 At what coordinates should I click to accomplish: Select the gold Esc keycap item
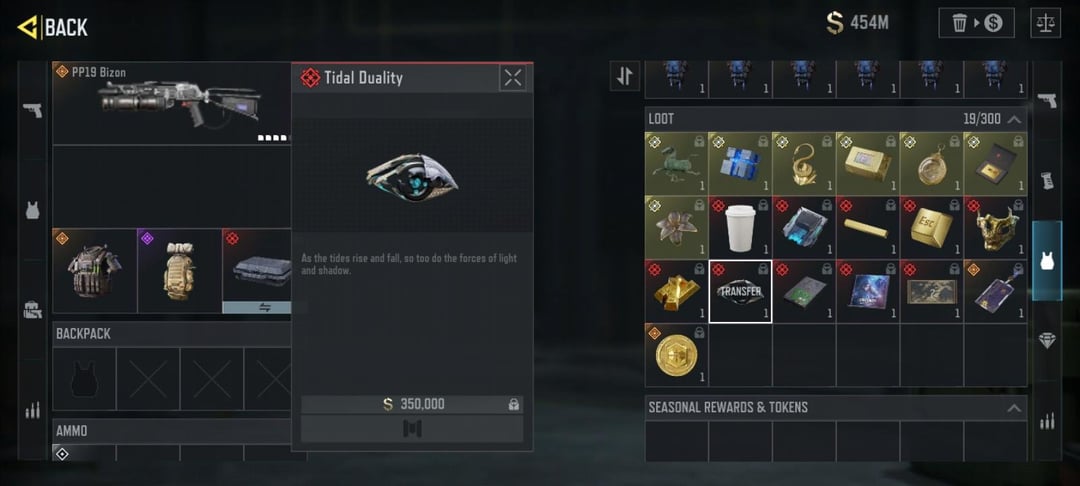click(931, 226)
